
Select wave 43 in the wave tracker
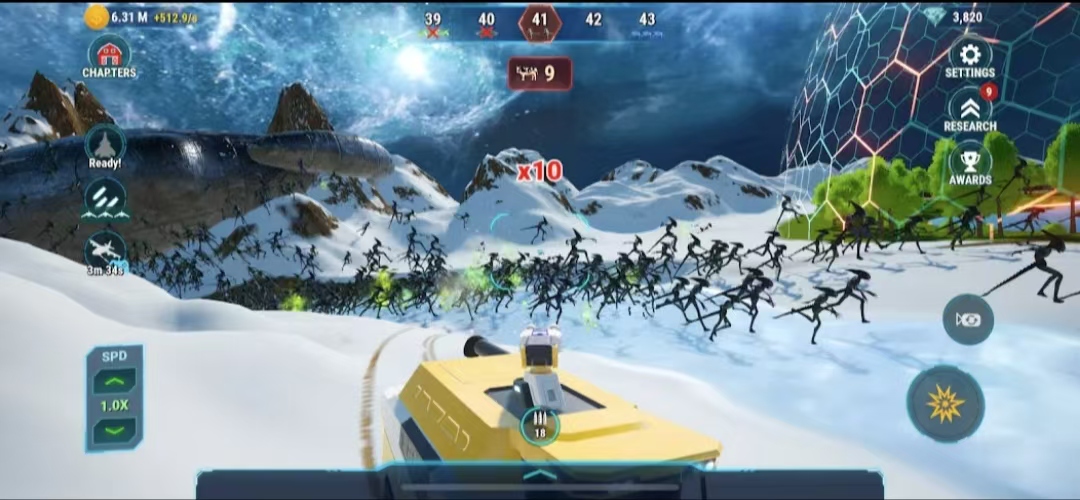coord(647,20)
